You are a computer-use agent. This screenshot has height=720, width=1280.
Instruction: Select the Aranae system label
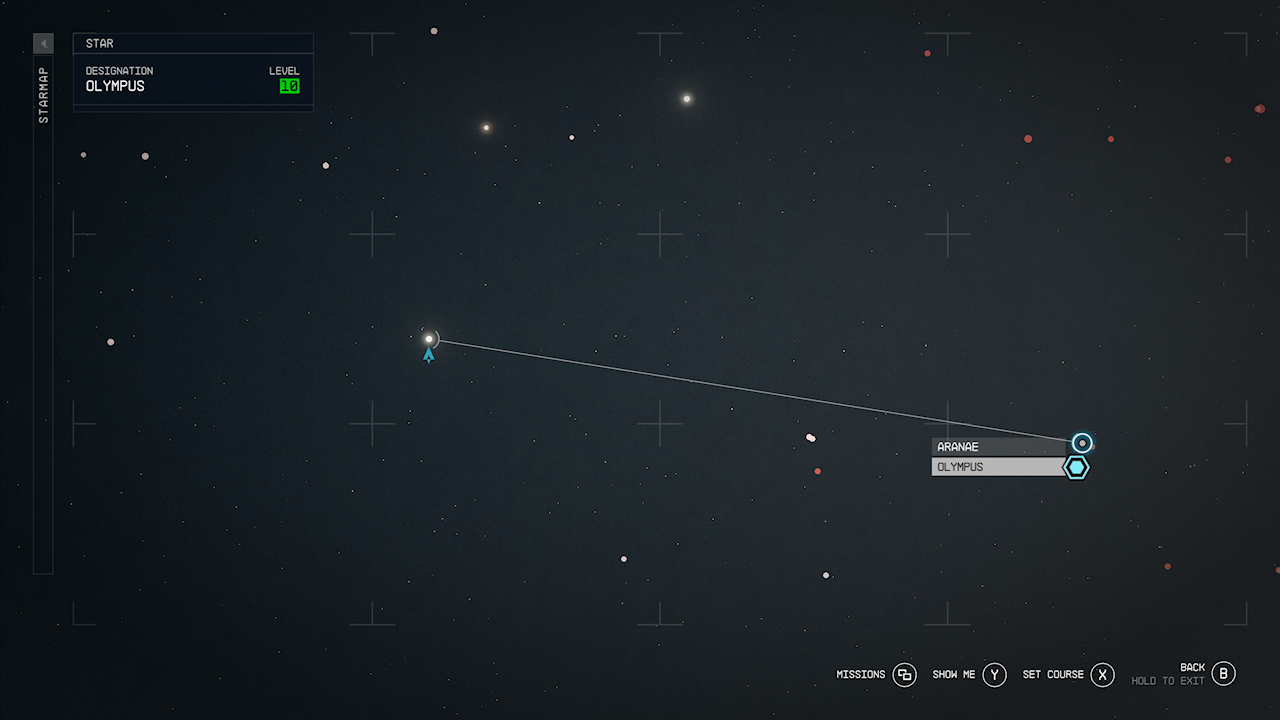coord(998,447)
